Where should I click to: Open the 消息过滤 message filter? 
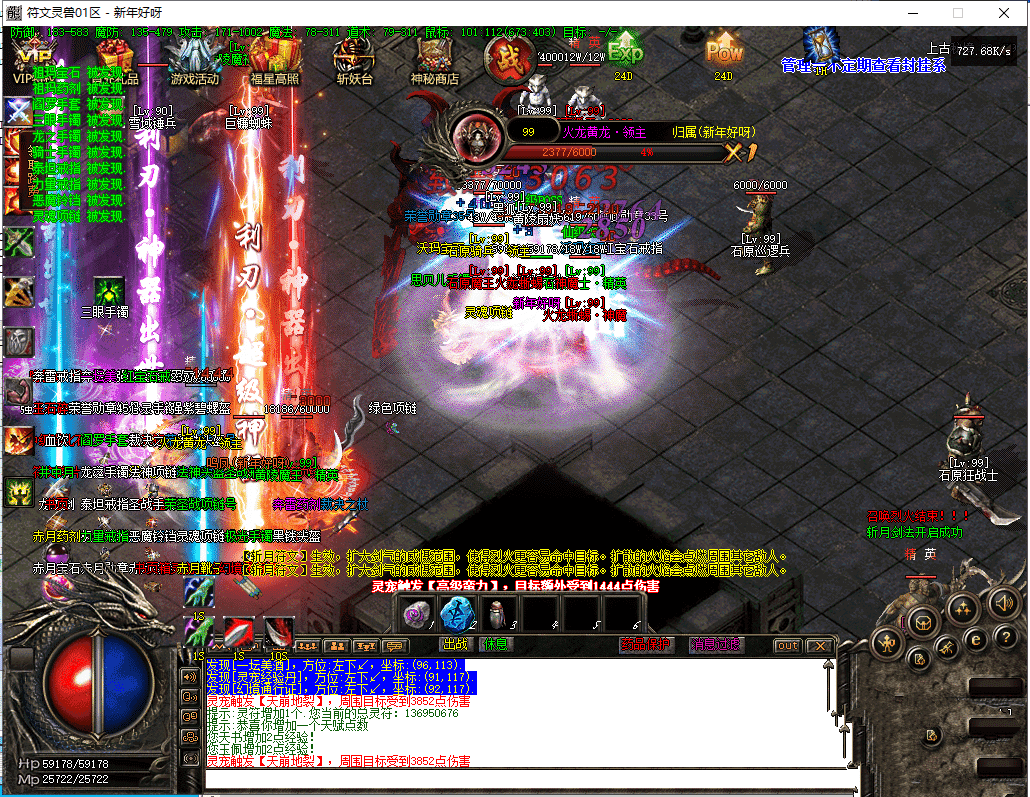pyautogui.click(x=716, y=645)
